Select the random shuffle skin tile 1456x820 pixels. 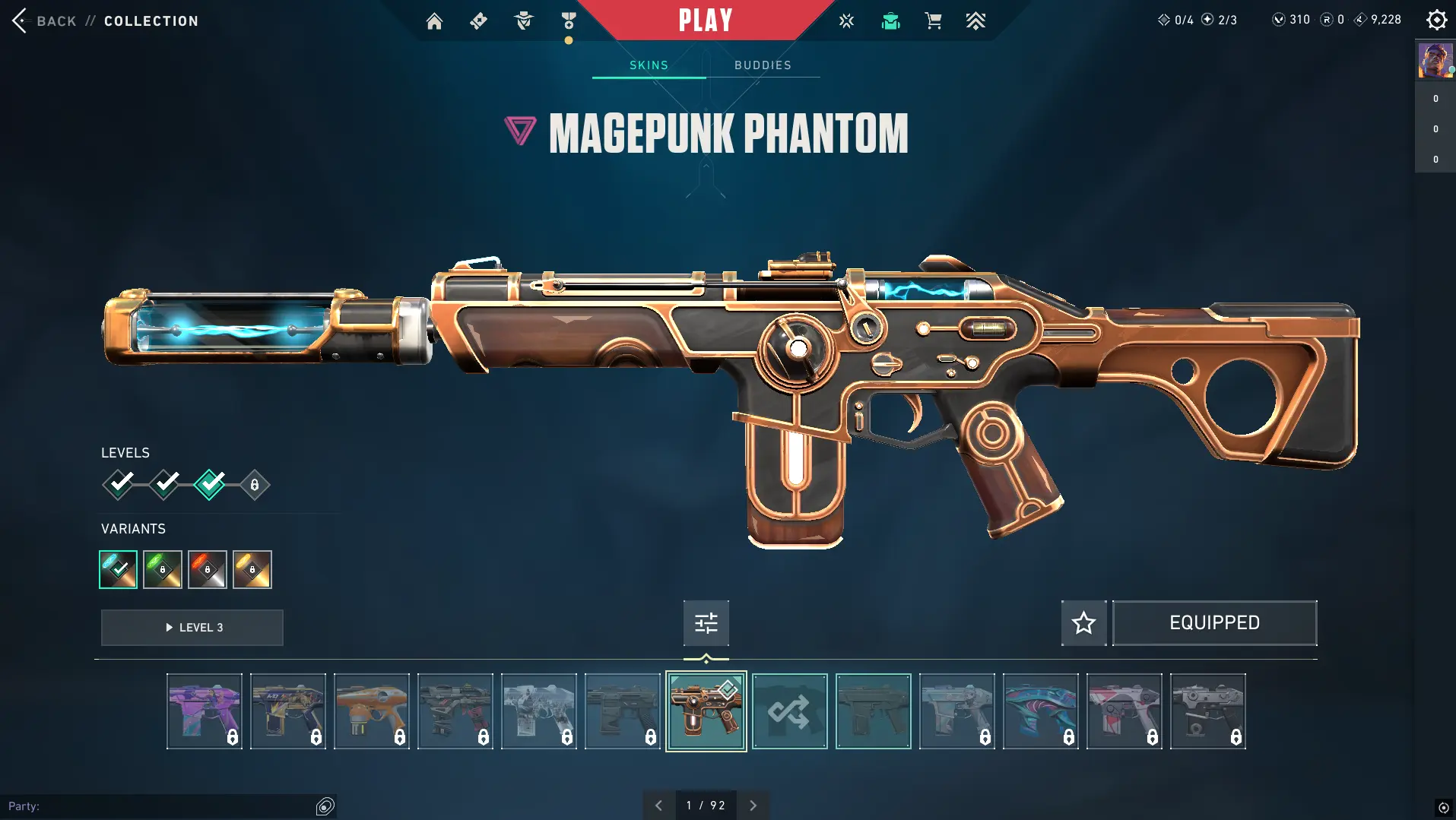789,711
